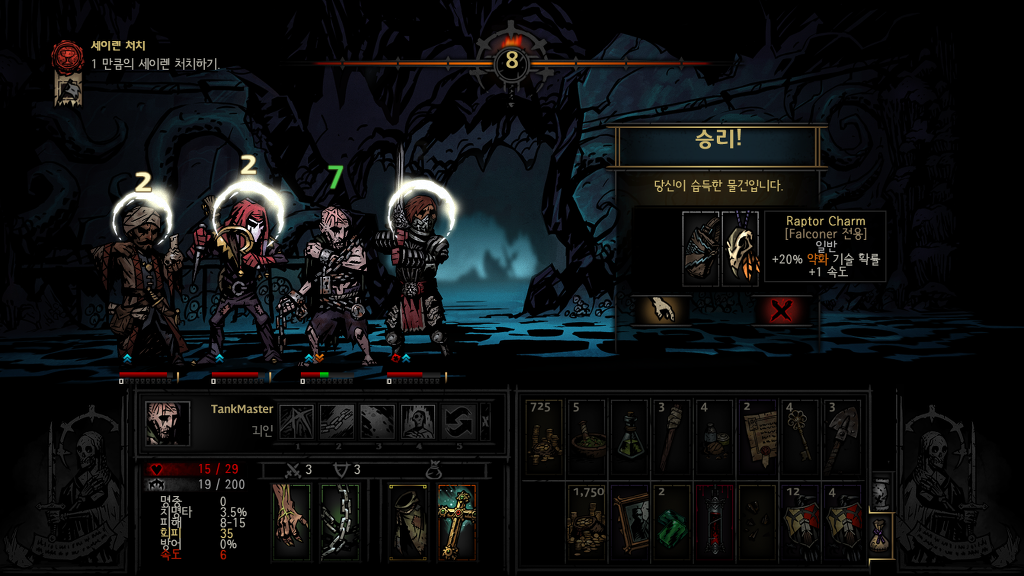Viewport: 1024px width, 576px height.
Task: Switch to the map scroll tab
Action: point(879,491)
